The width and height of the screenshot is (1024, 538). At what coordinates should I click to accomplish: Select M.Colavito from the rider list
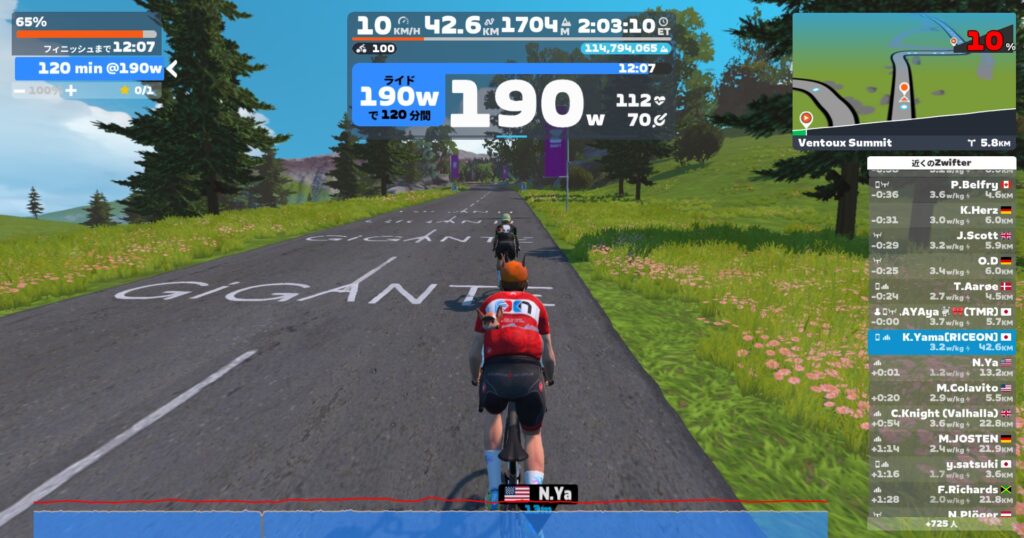pos(941,392)
